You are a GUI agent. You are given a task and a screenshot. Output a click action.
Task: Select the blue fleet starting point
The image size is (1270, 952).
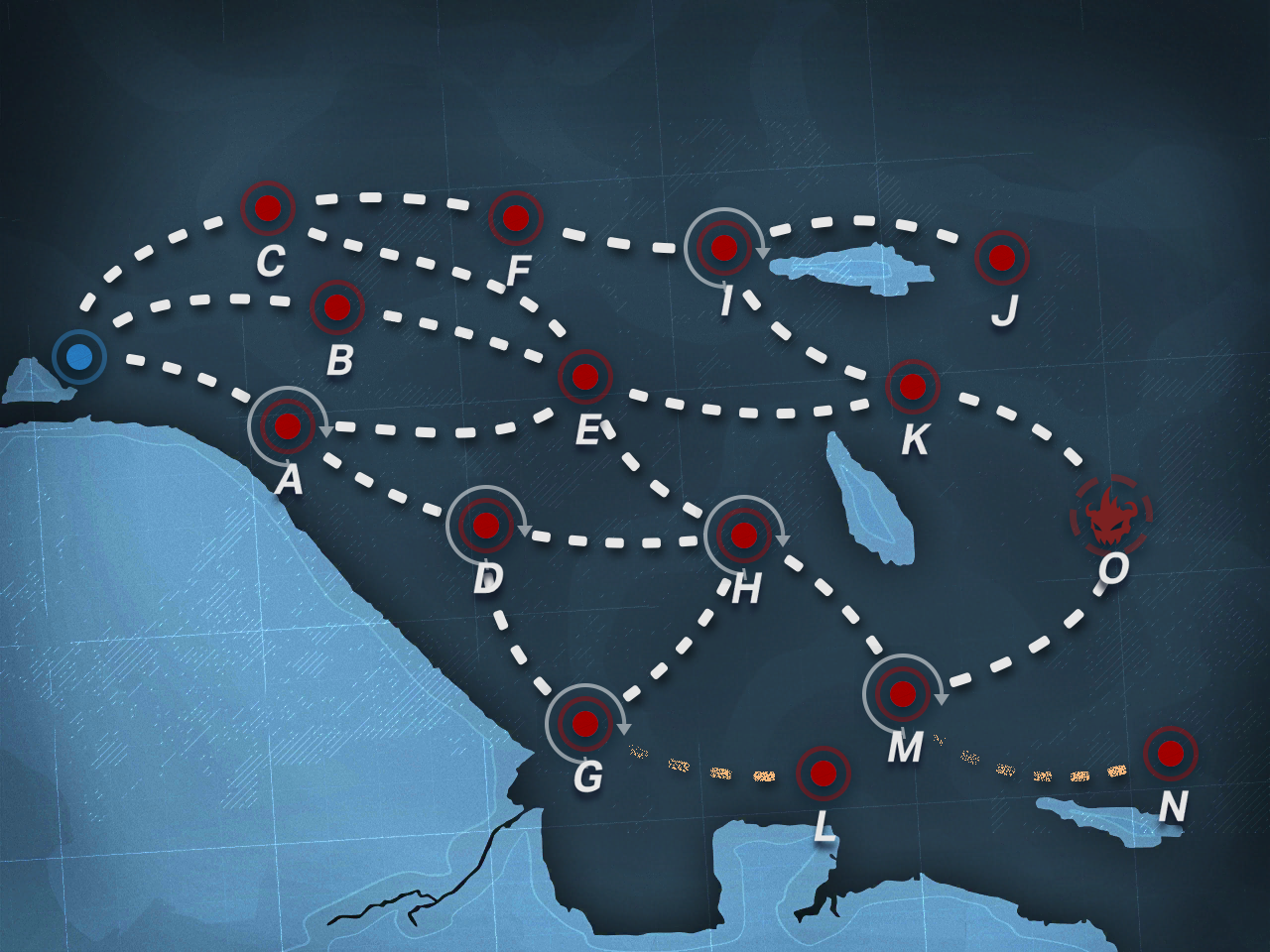pos(79,356)
